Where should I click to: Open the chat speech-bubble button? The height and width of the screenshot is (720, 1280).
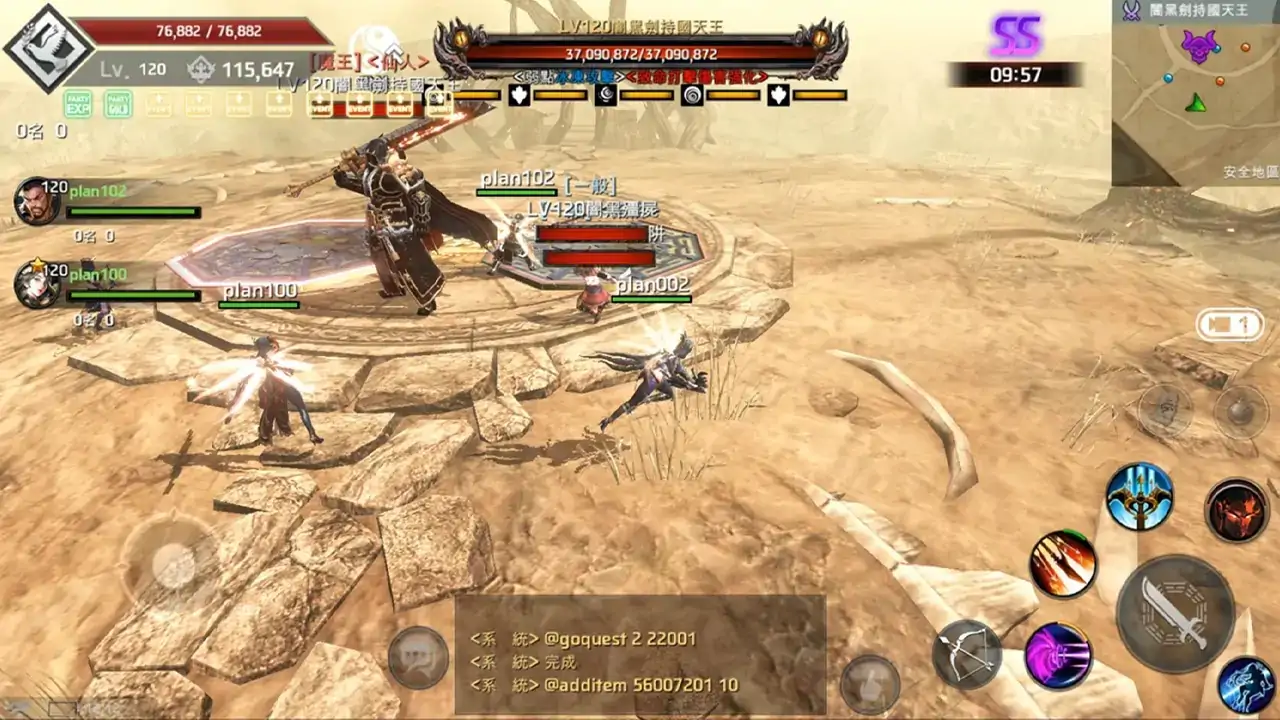pyautogui.click(x=418, y=657)
